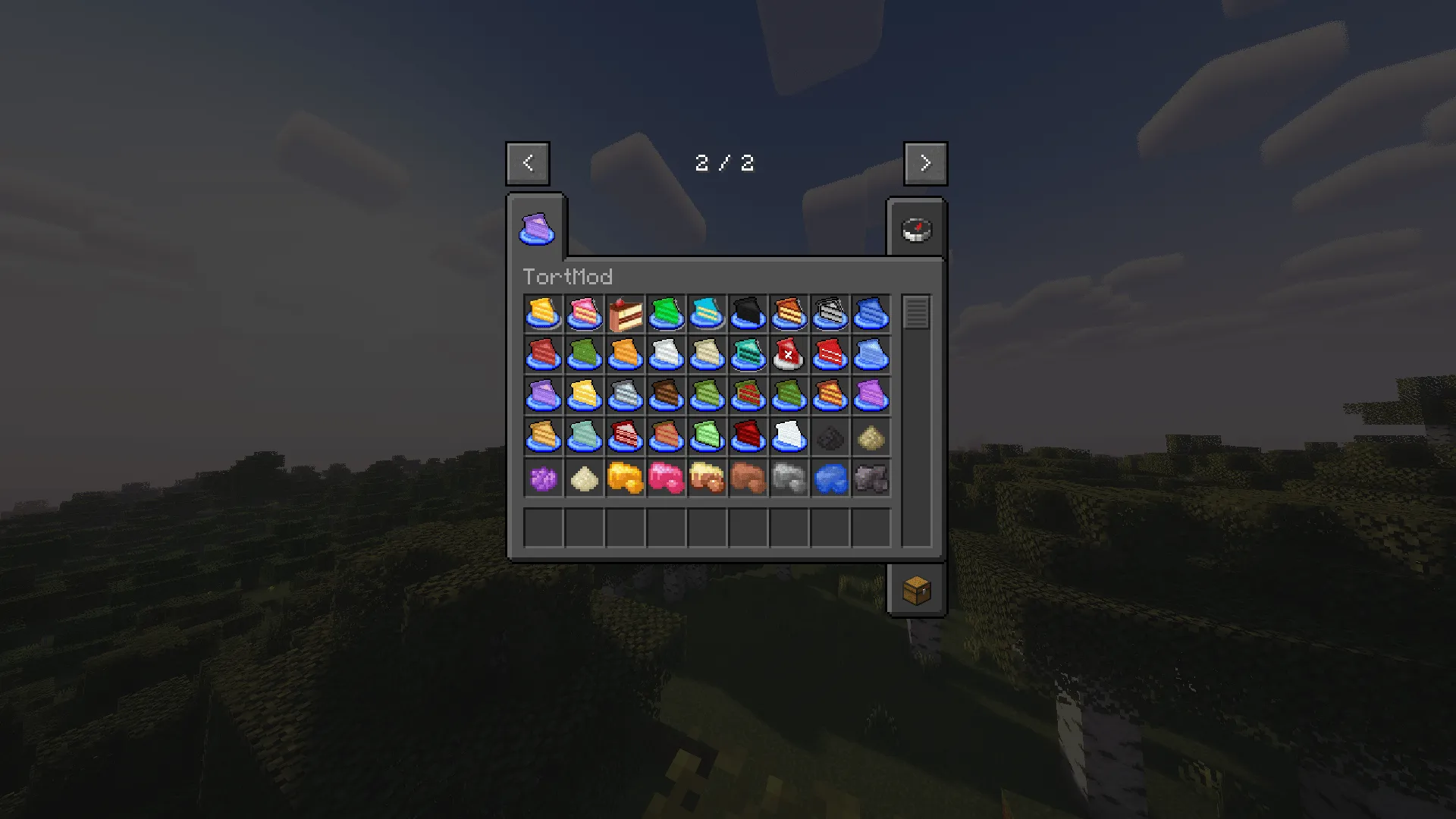Viewport: 1456px width, 819px height.
Task: Go to the previous page with left arrow
Action: (x=527, y=162)
